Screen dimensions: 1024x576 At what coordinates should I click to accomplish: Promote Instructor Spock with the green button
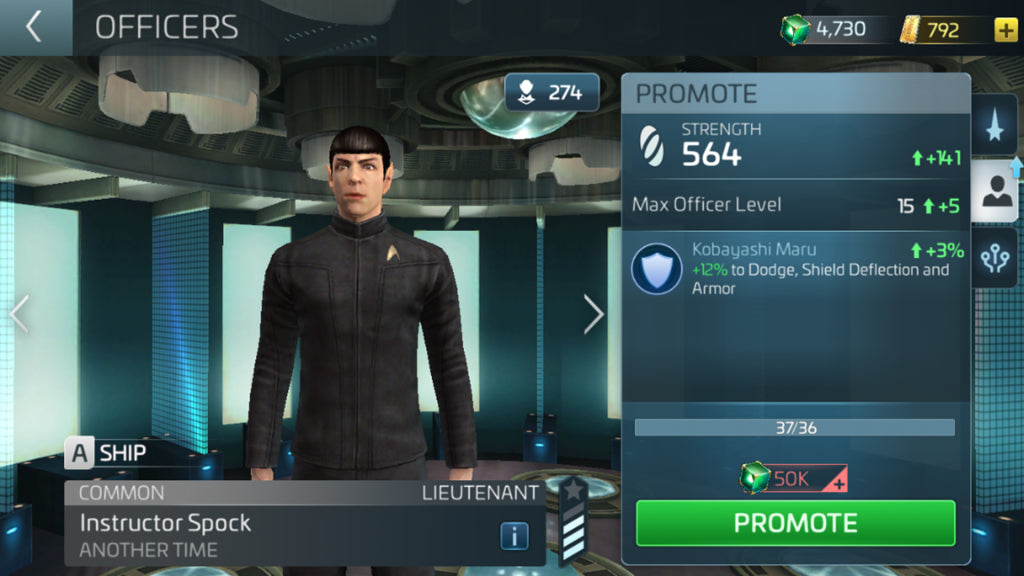(795, 523)
